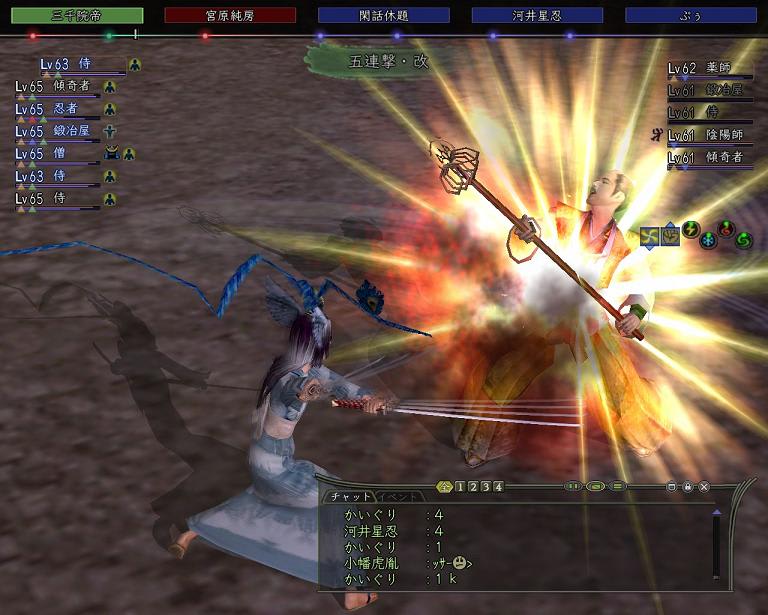
Task: Toggle the chat window lock icon
Action: 688,487
